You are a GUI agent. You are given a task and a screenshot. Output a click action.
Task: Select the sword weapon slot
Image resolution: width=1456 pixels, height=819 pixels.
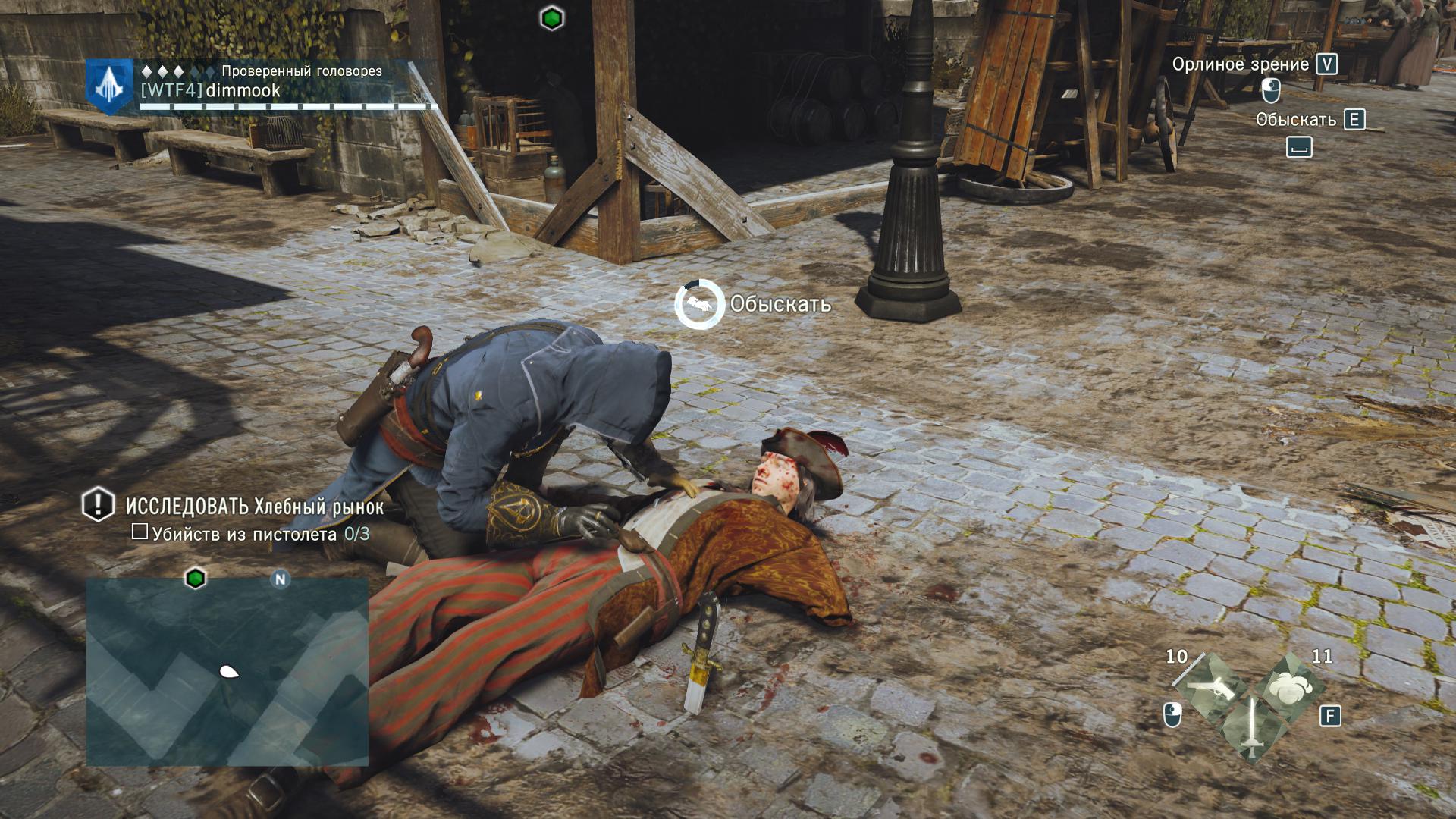[1250, 728]
